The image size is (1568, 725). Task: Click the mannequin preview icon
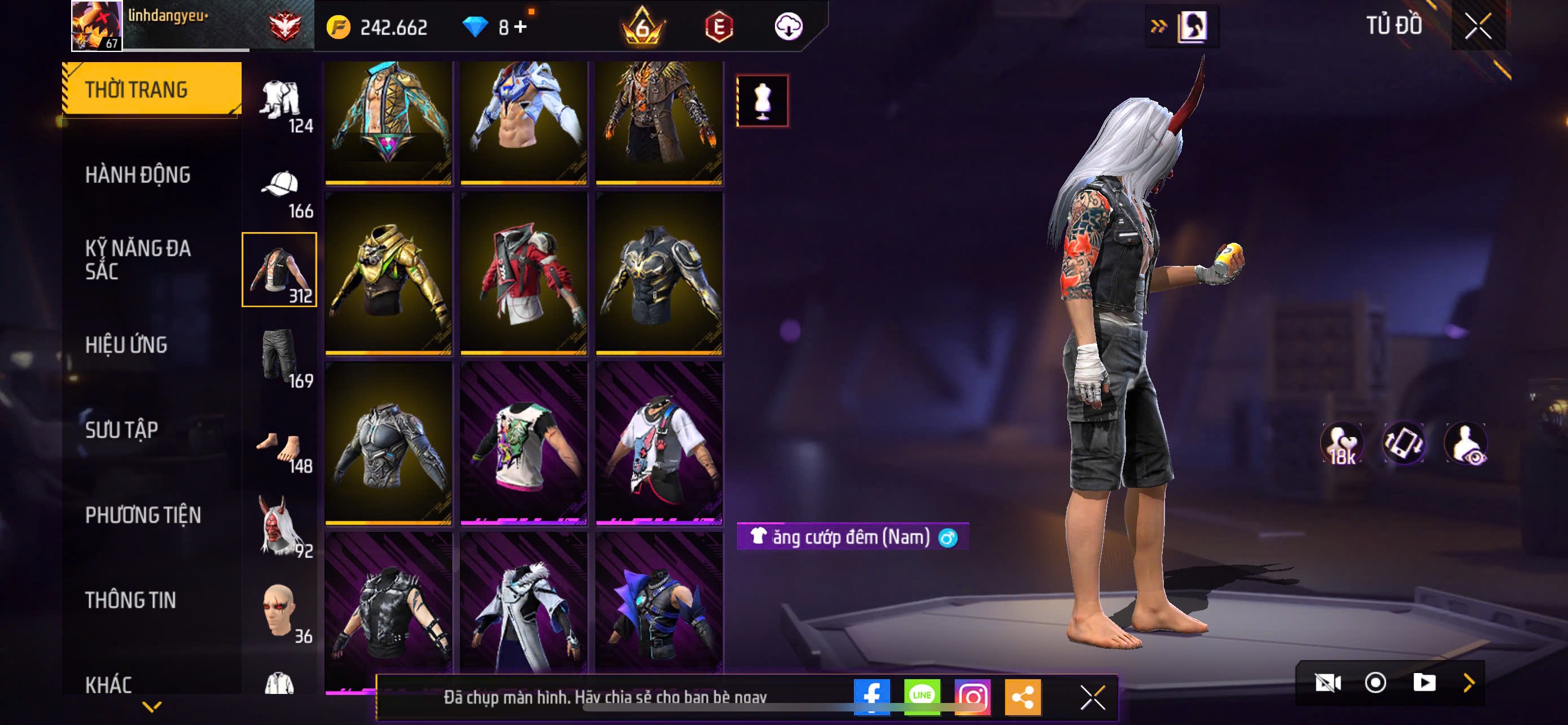click(x=762, y=101)
